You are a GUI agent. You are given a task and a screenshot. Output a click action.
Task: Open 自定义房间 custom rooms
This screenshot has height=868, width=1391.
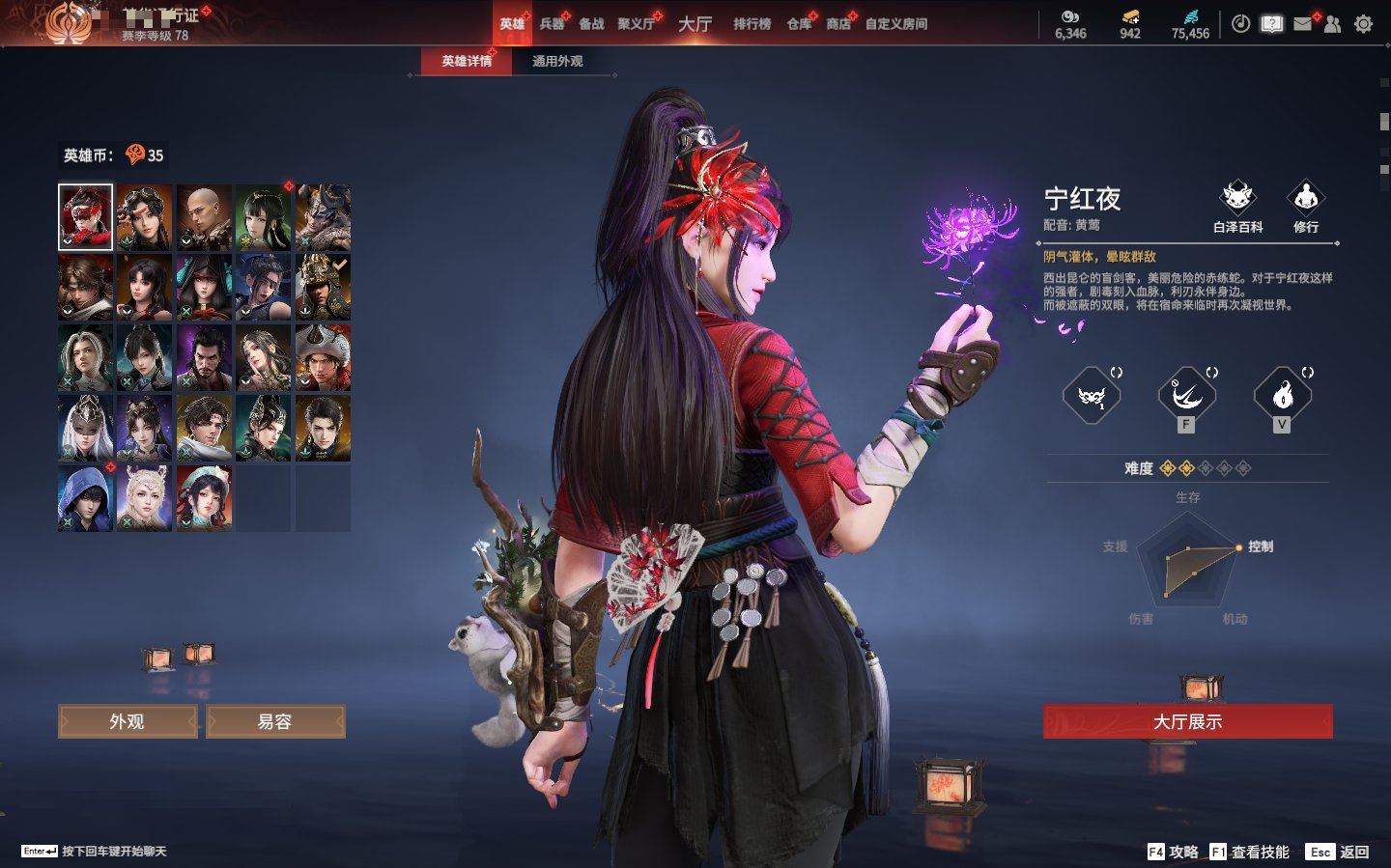(x=895, y=23)
